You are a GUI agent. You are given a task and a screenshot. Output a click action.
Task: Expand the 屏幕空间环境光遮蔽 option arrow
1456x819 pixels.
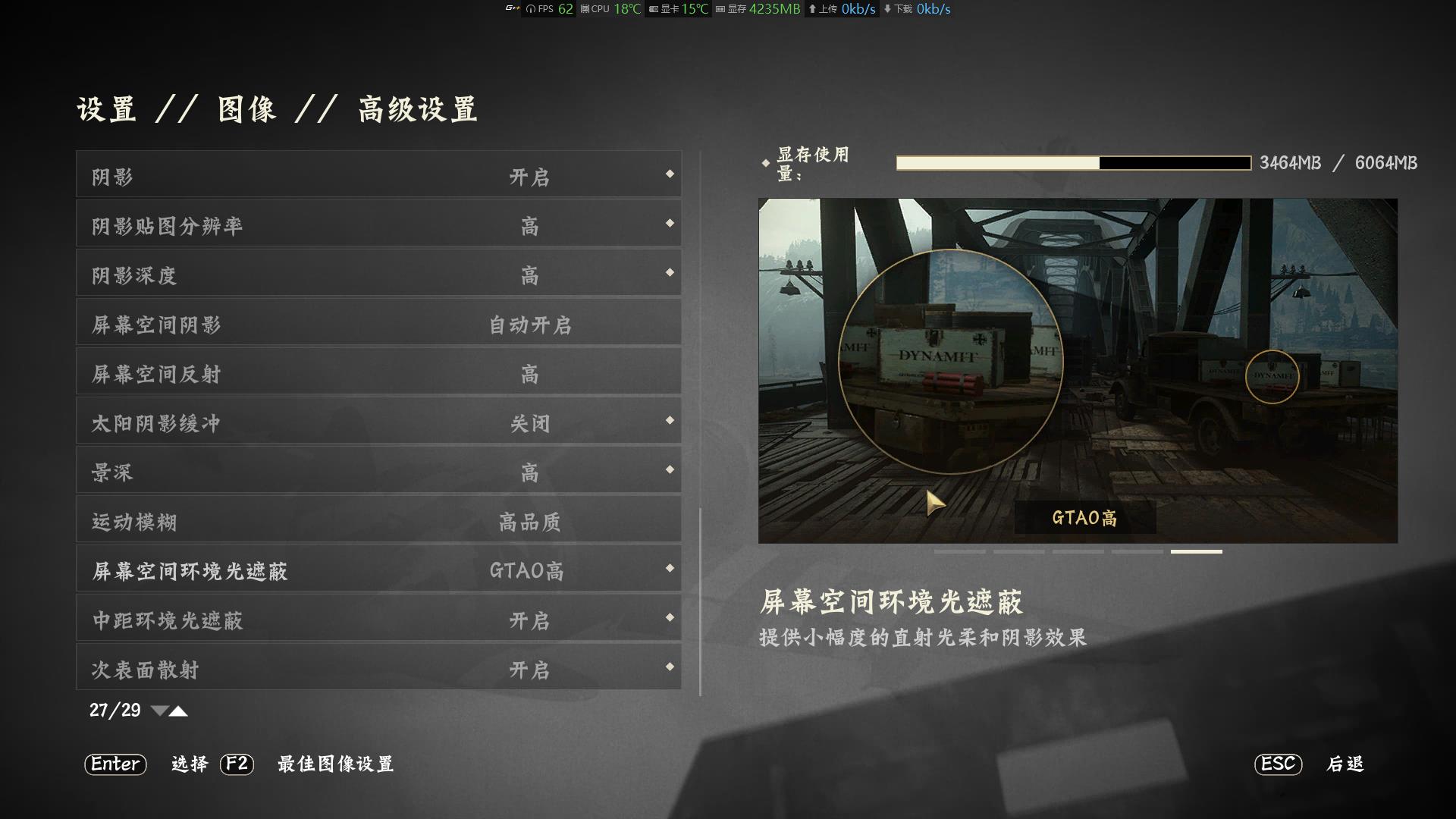(669, 569)
